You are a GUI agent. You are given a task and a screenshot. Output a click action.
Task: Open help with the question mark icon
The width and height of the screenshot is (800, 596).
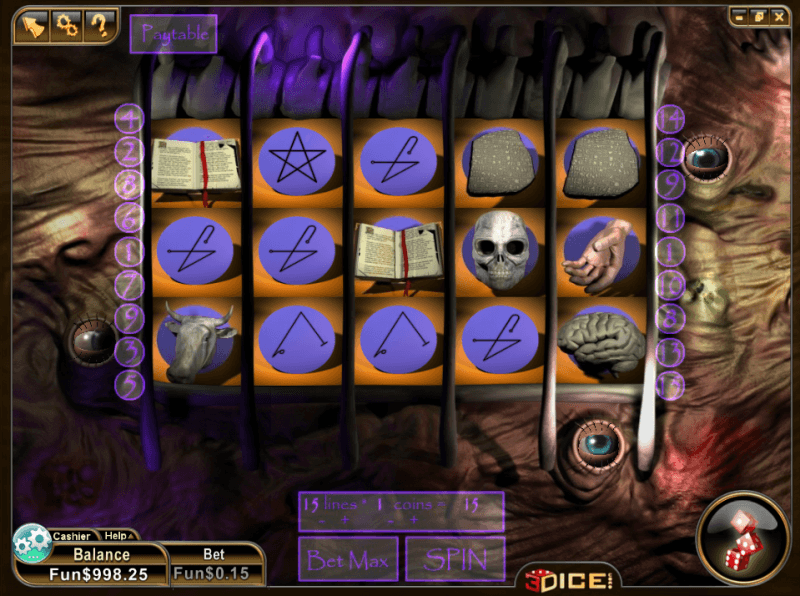(x=99, y=25)
